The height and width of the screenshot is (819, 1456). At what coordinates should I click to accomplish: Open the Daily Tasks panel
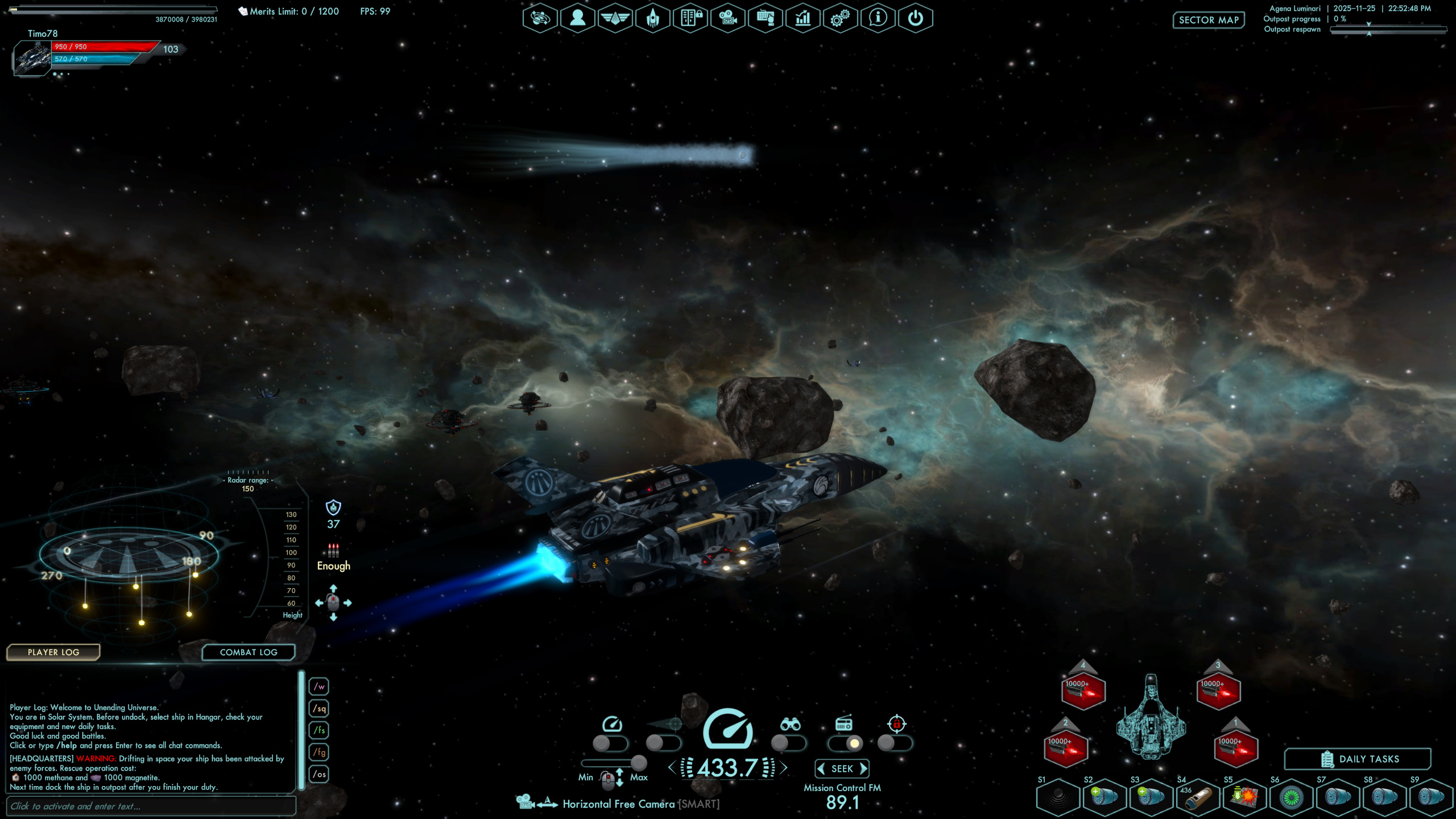tap(1357, 759)
